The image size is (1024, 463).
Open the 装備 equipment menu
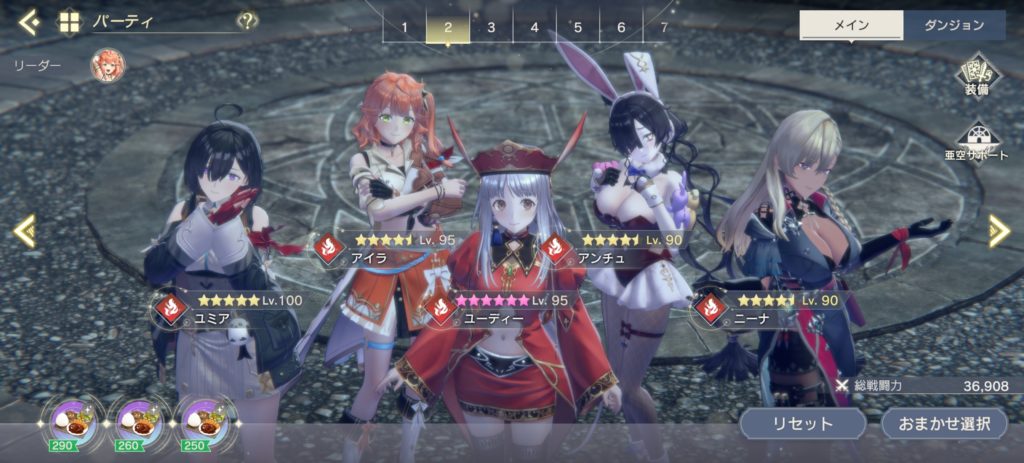[977, 79]
